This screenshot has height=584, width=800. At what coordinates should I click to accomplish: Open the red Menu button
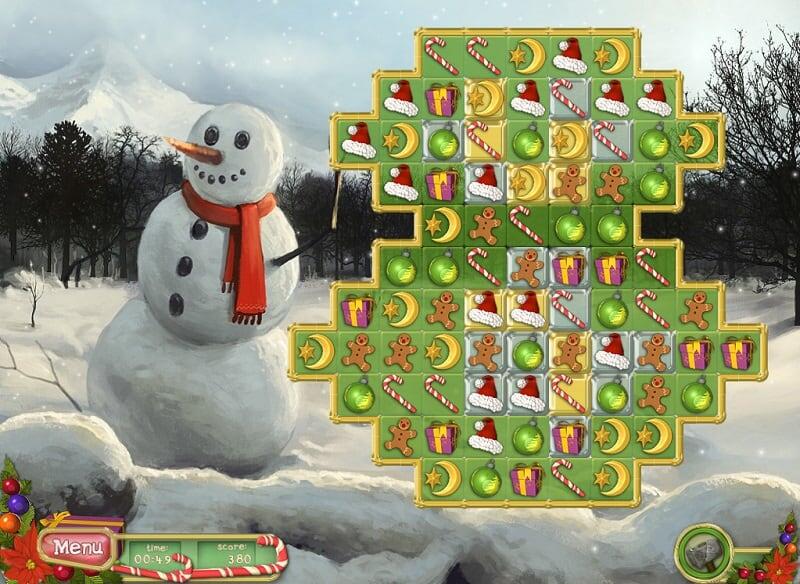(x=73, y=547)
